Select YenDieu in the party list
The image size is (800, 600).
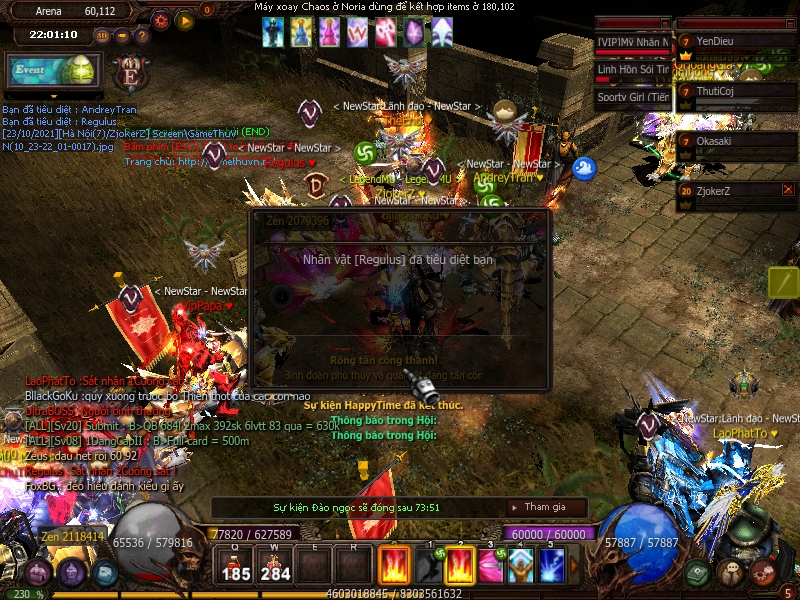tap(735, 41)
